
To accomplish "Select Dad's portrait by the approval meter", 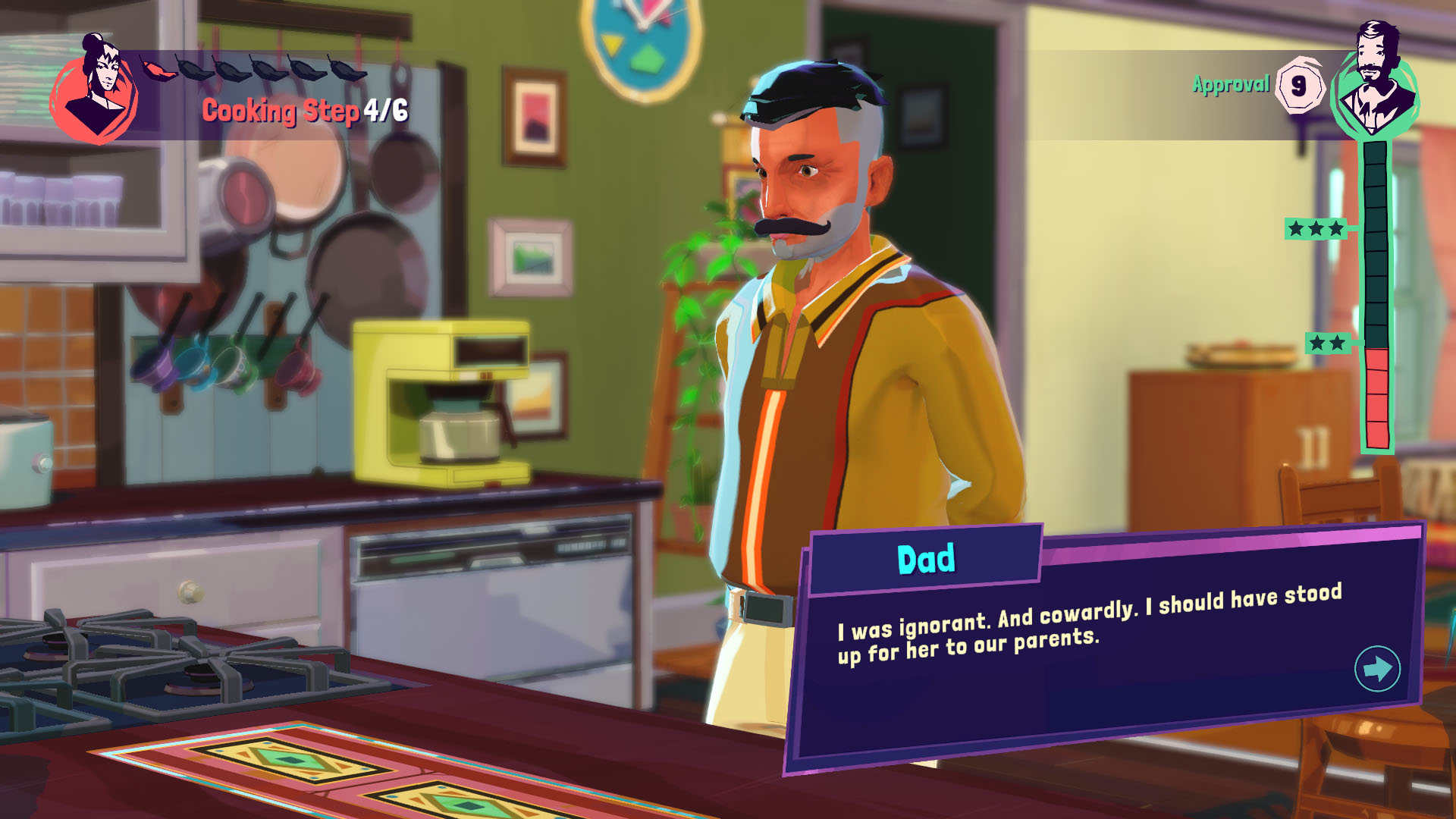I will pos(1376,83).
